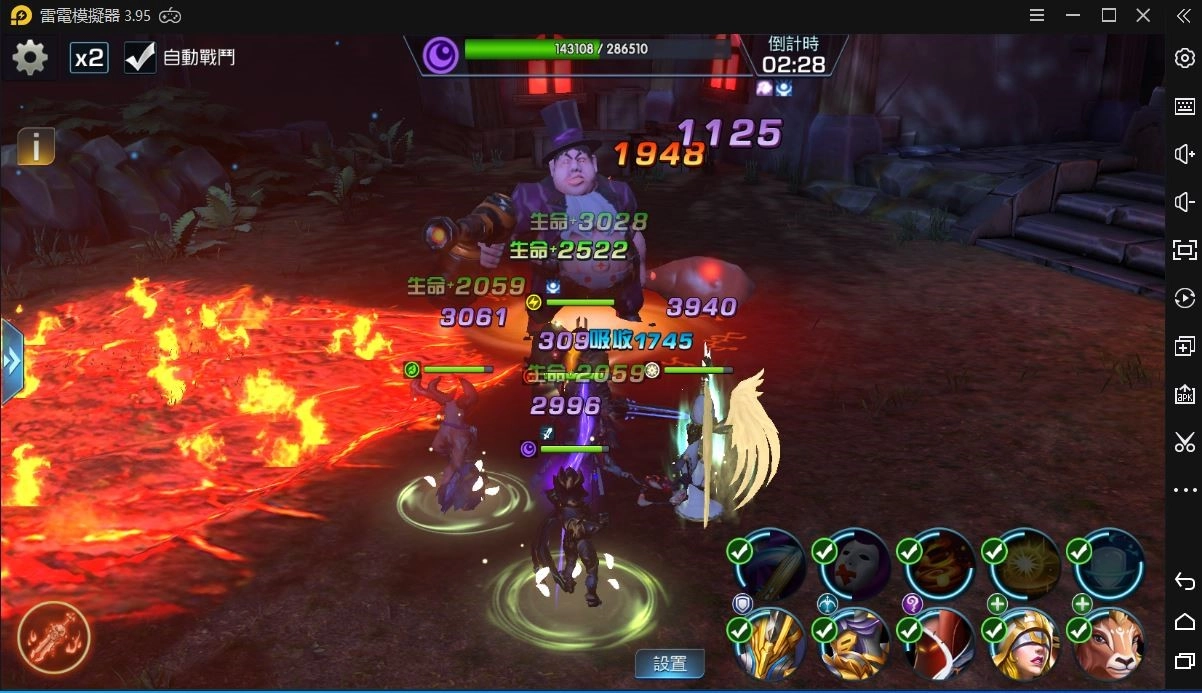
Task: Use the white mask skill
Action: point(857,565)
